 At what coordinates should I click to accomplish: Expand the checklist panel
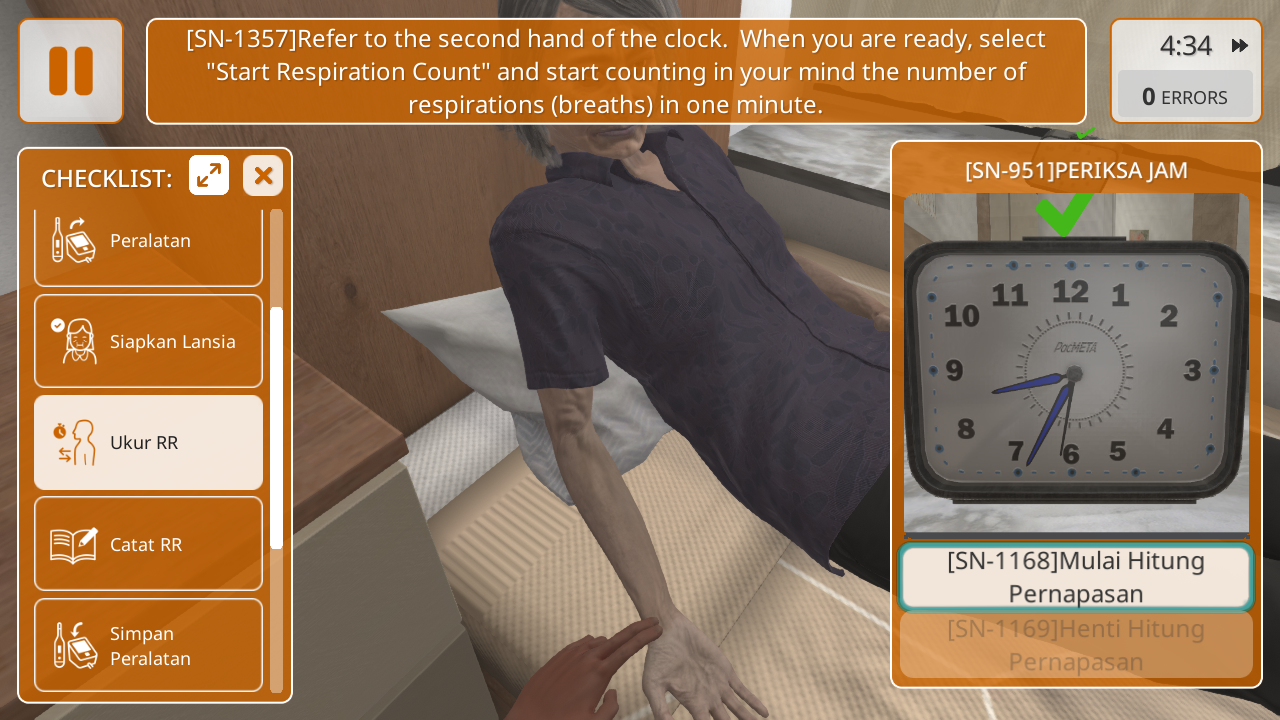(x=209, y=176)
